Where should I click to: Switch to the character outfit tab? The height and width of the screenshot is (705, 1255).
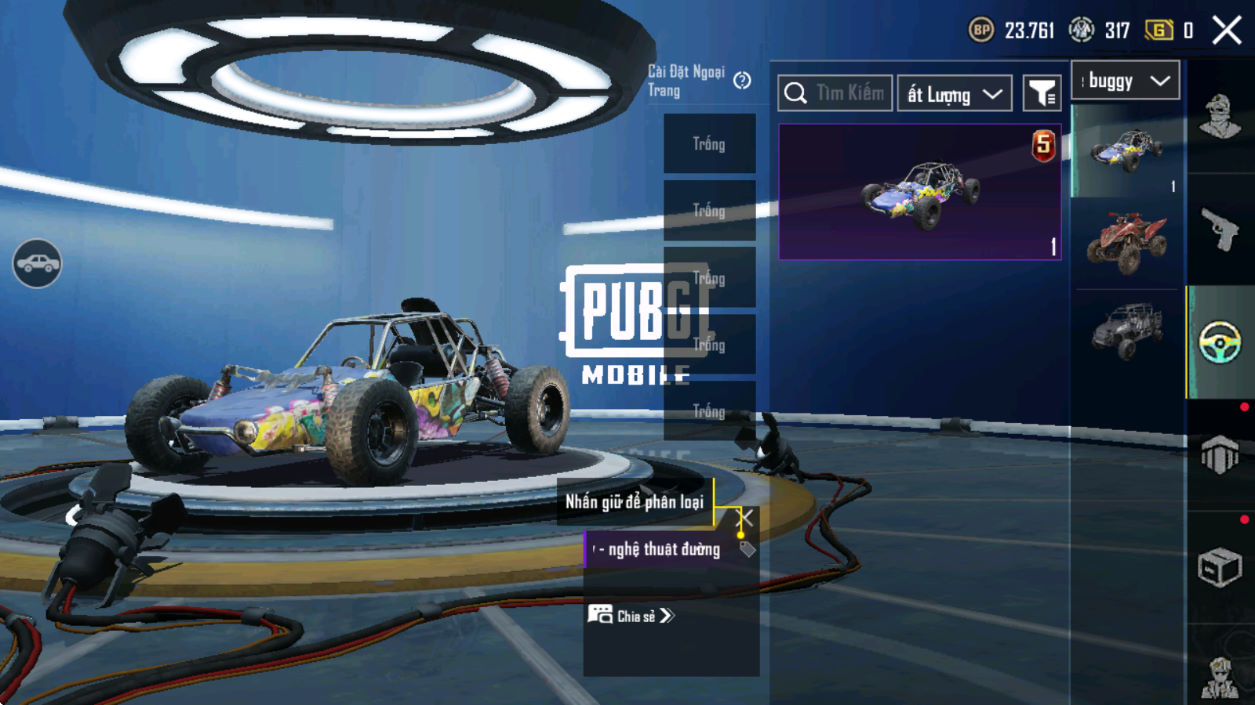point(1219,117)
